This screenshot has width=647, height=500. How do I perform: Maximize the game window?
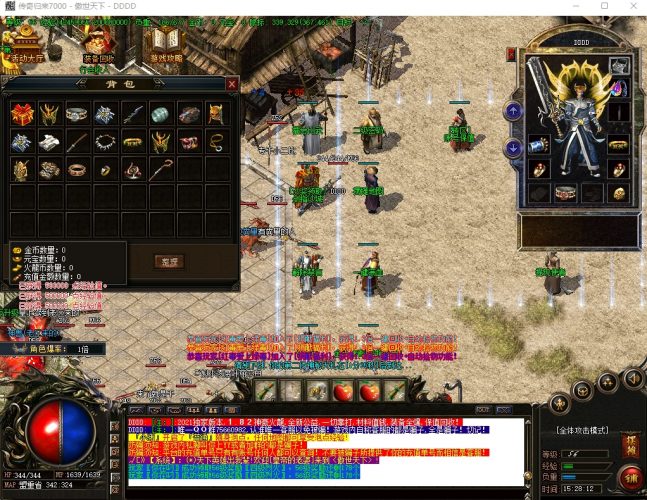click(x=603, y=6)
